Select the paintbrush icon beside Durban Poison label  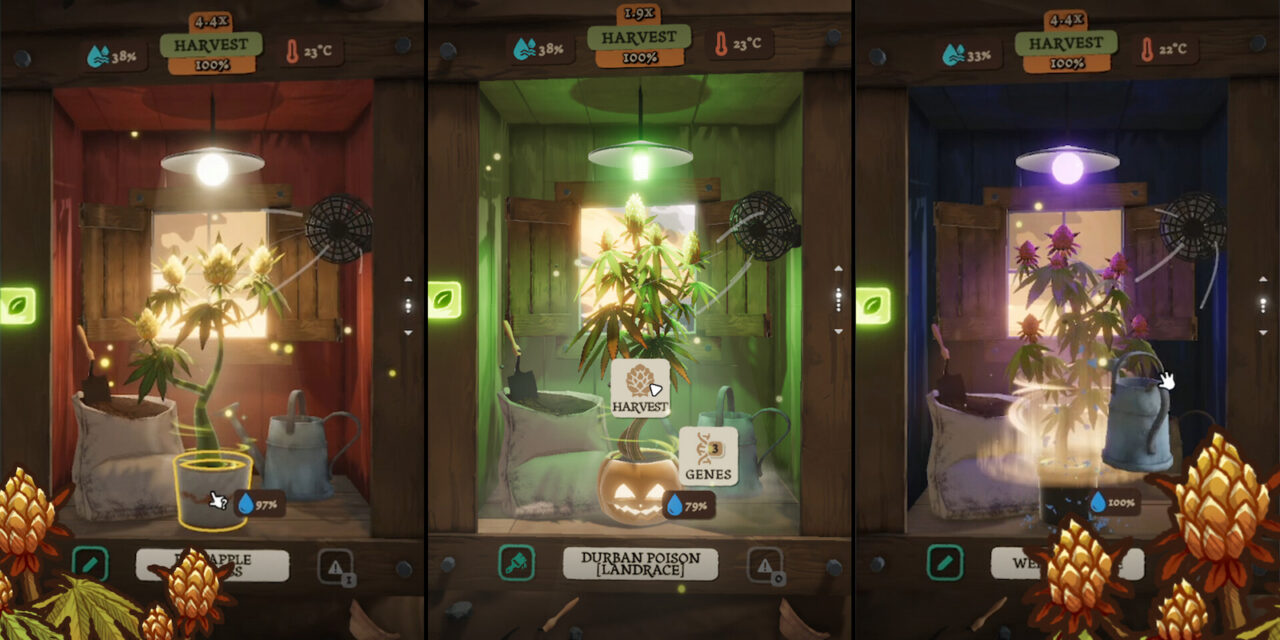point(517,564)
